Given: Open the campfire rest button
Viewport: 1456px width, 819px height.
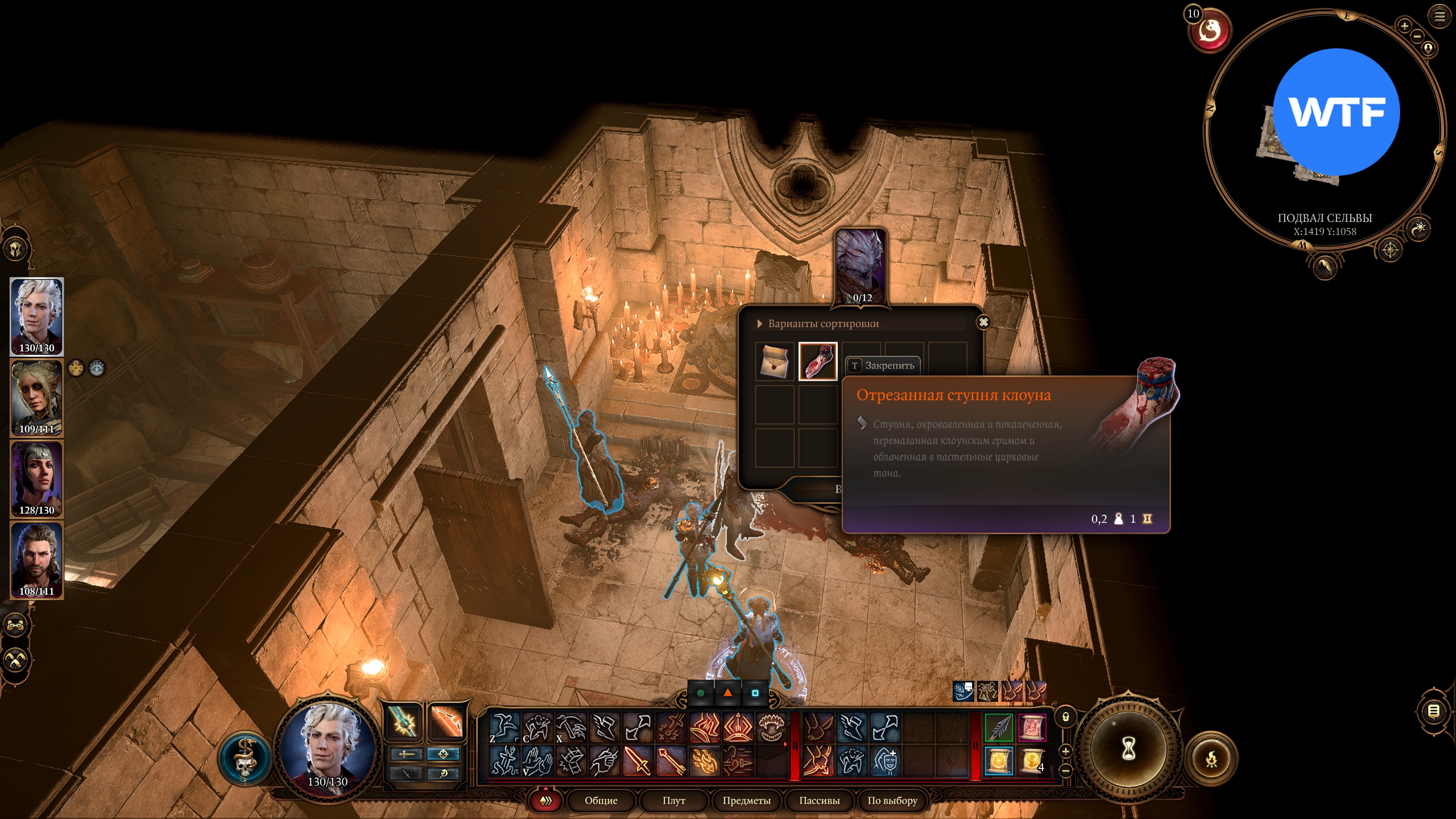Looking at the screenshot, I should [1211, 758].
